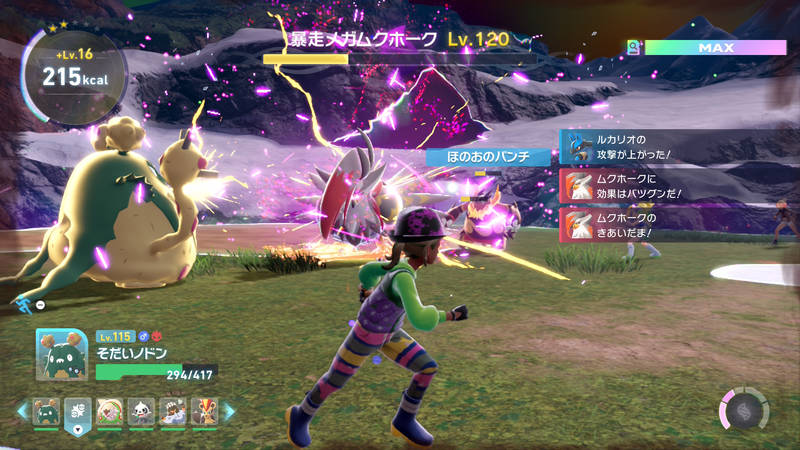The height and width of the screenshot is (450, 800).
Task: Choose the Poké Ball items party slot
Action: [x=78, y=411]
